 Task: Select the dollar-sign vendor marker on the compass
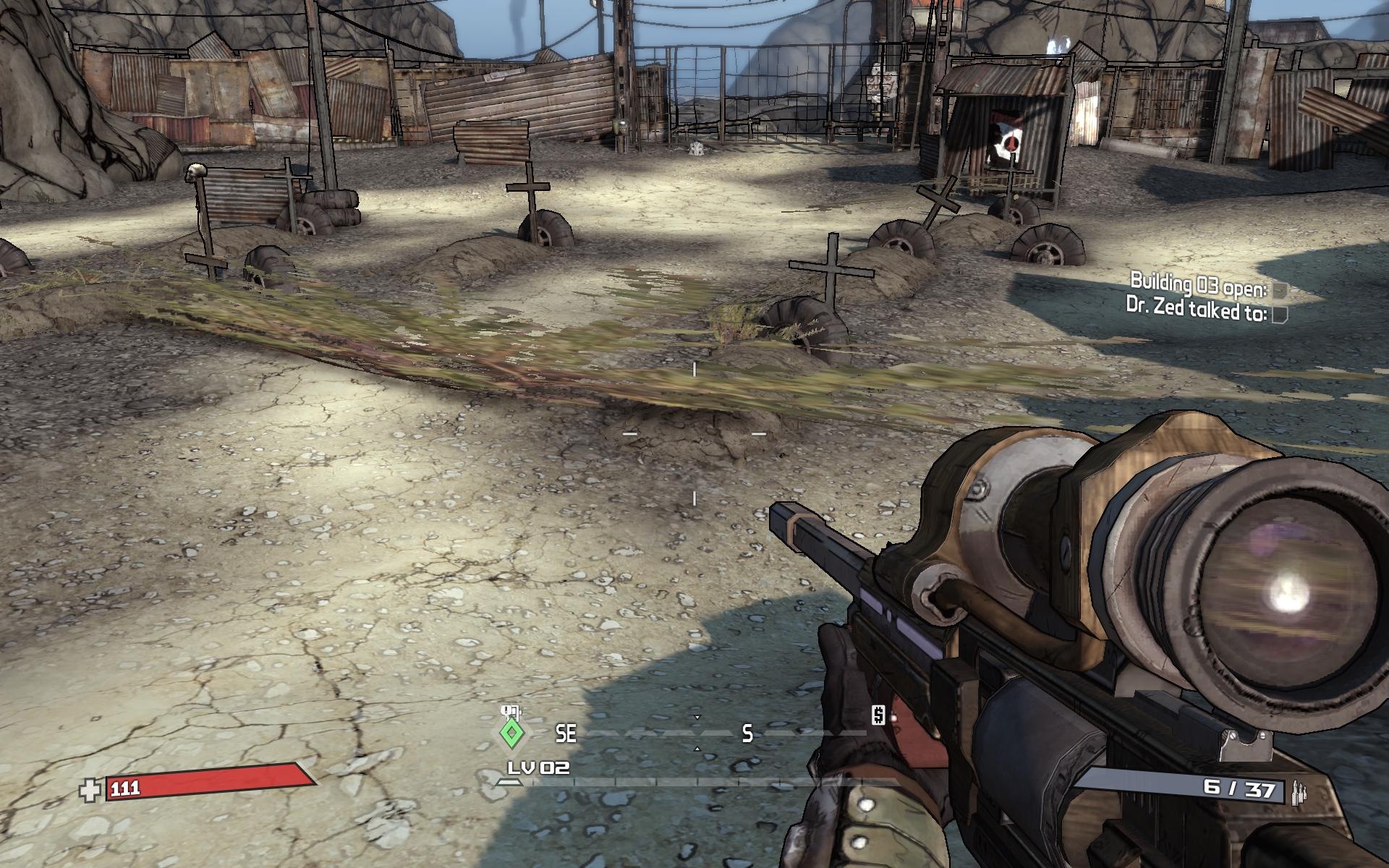[878, 715]
